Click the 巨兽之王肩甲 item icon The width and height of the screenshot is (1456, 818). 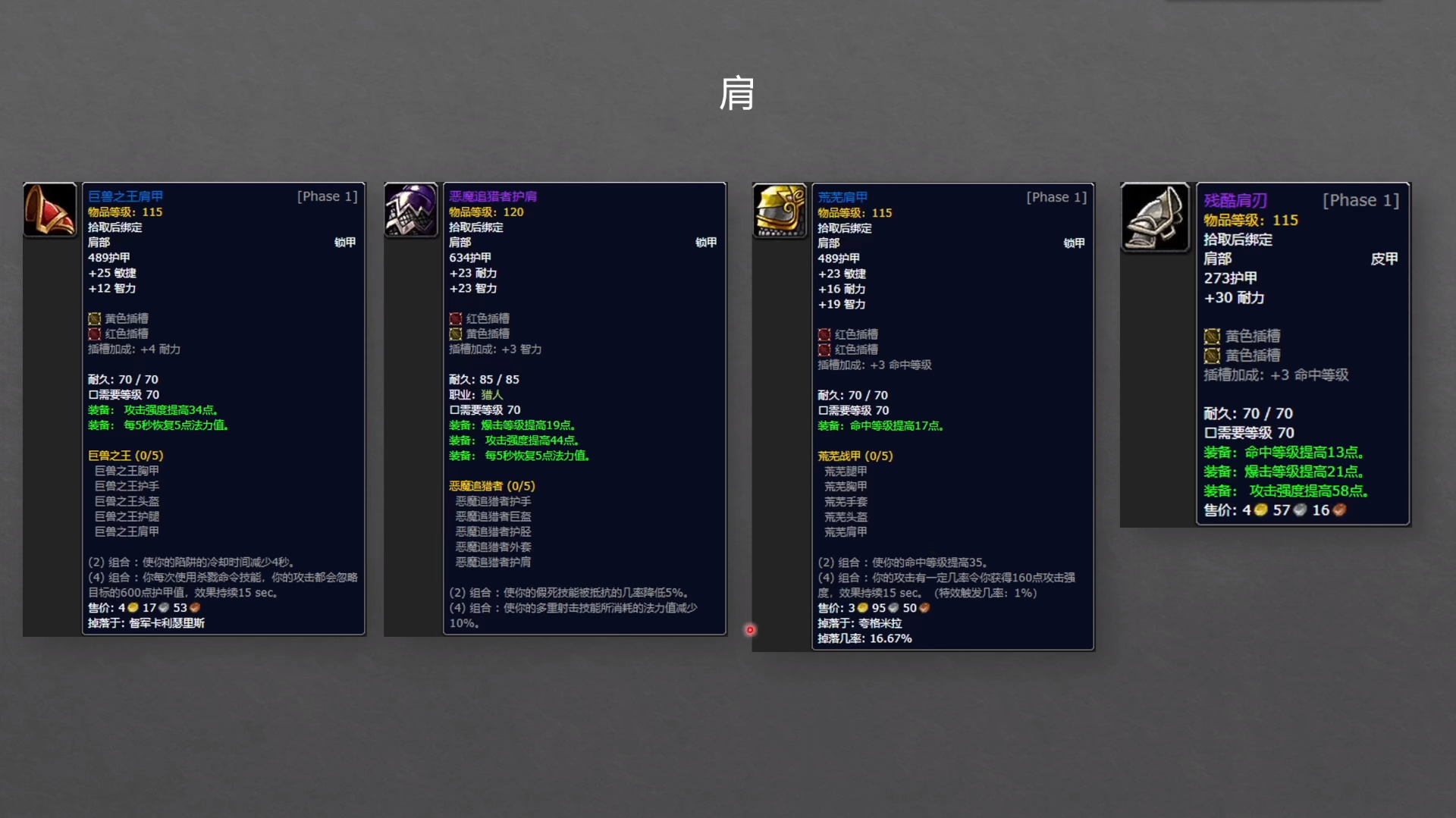coord(49,211)
